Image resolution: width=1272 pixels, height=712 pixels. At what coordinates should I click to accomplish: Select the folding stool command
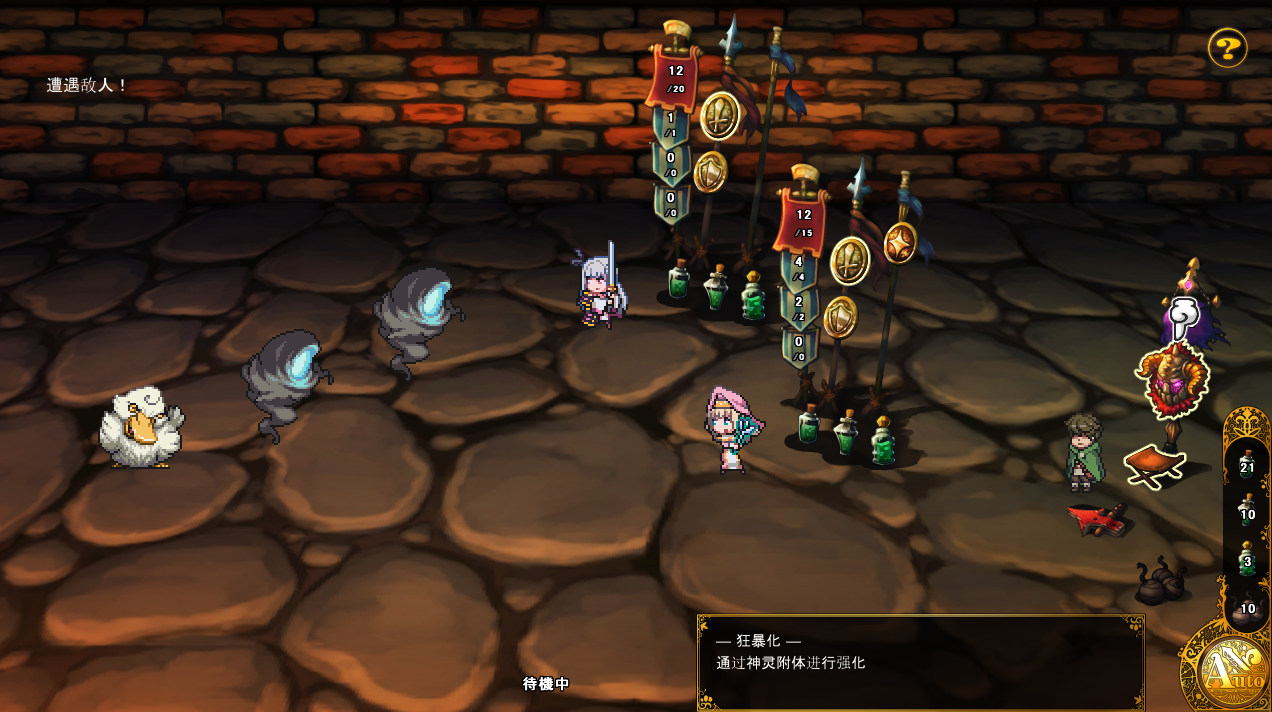click(x=1154, y=466)
